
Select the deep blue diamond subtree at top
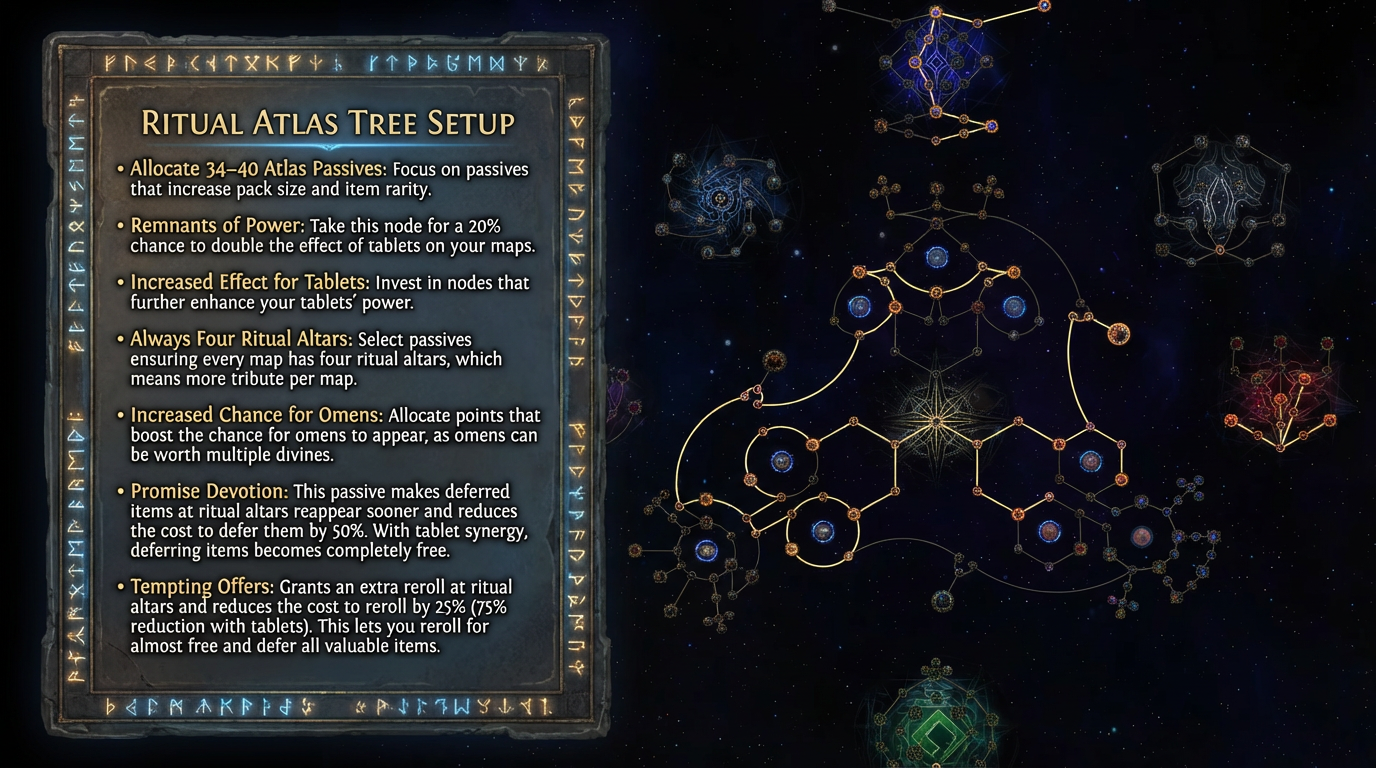click(936, 68)
